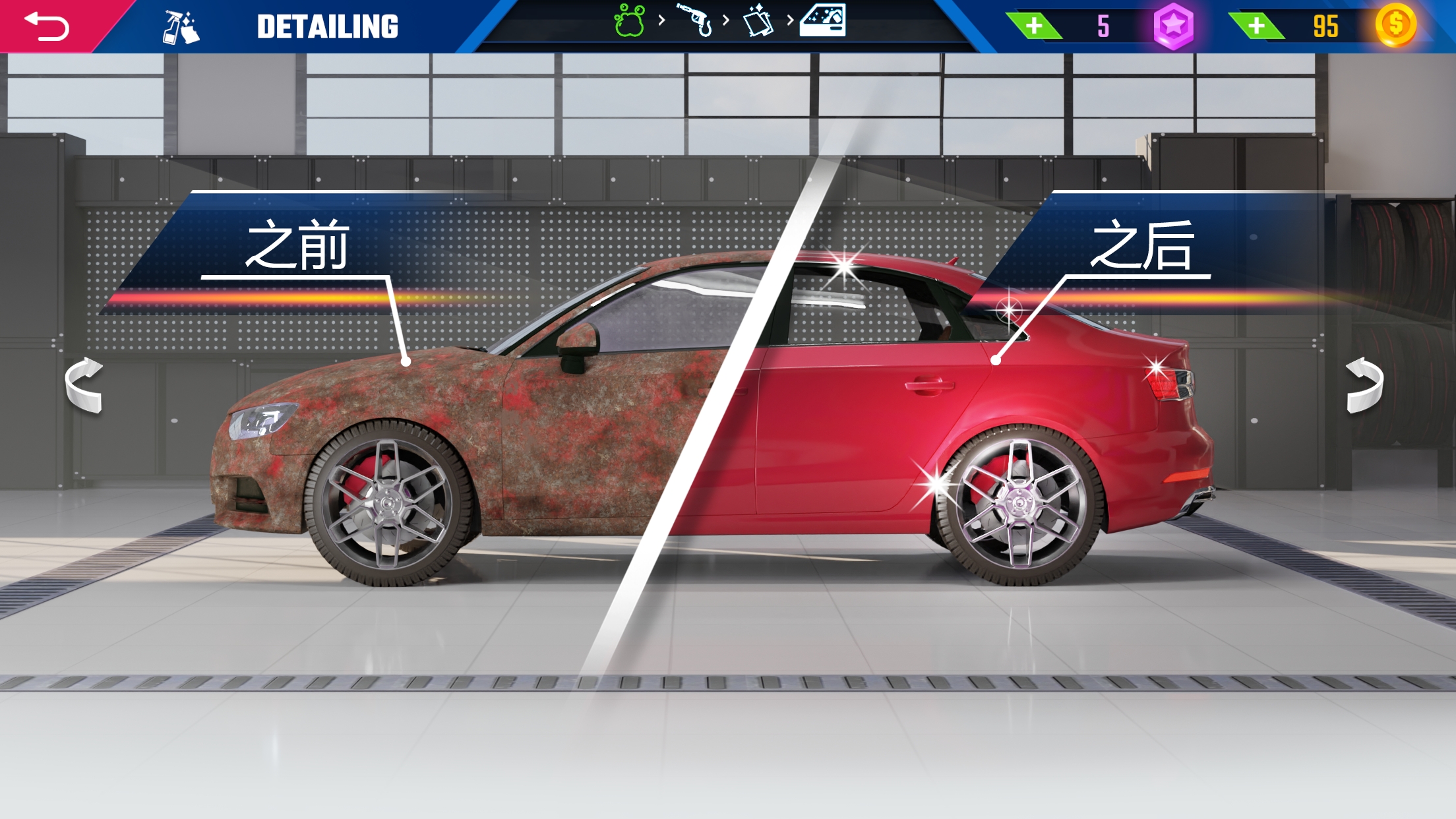
Task: Rotate the car with the right arrow
Action: pos(1364,385)
